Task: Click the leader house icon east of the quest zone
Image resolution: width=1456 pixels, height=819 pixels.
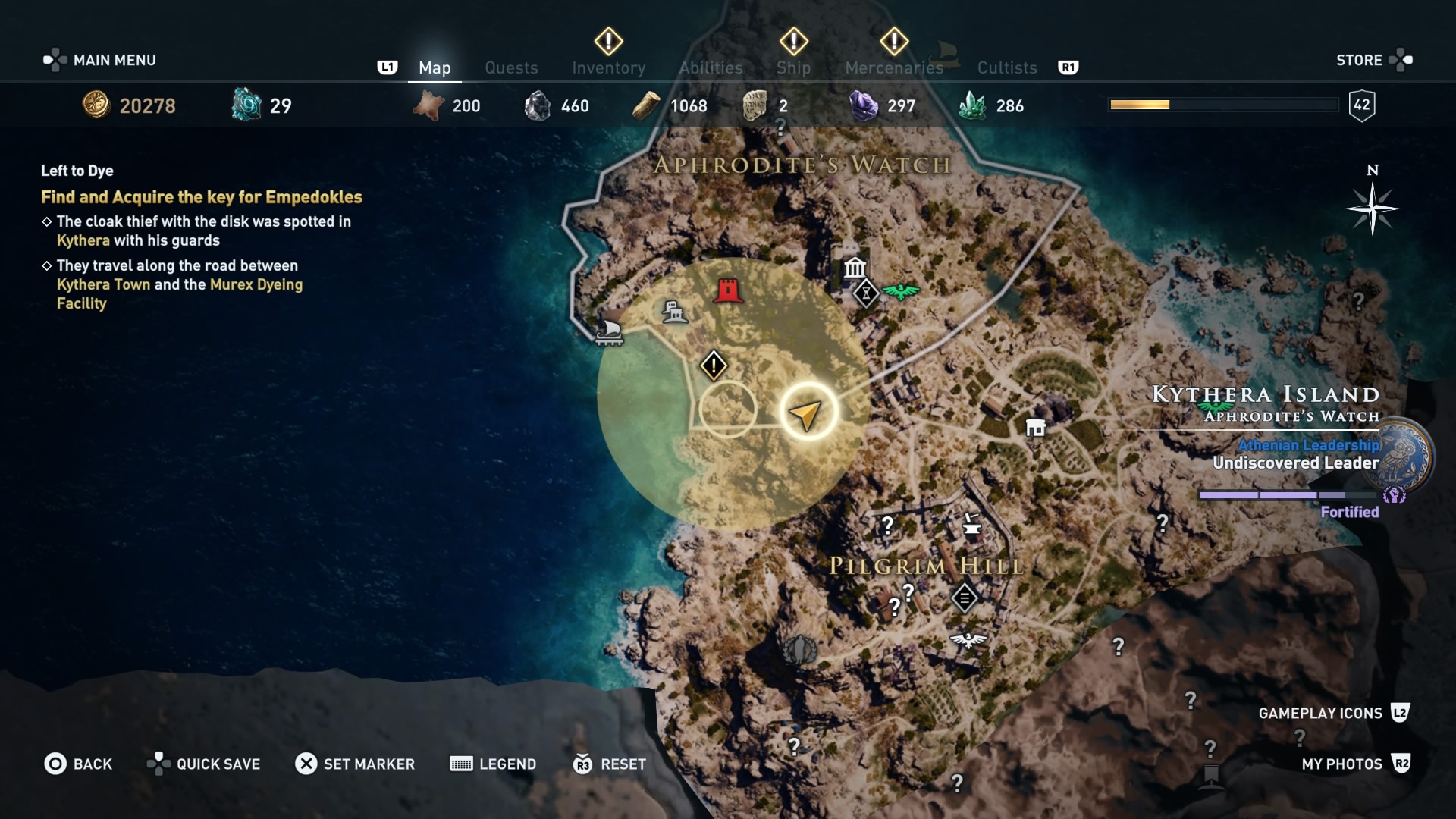Action: pyautogui.click(x=1037, y=428)
